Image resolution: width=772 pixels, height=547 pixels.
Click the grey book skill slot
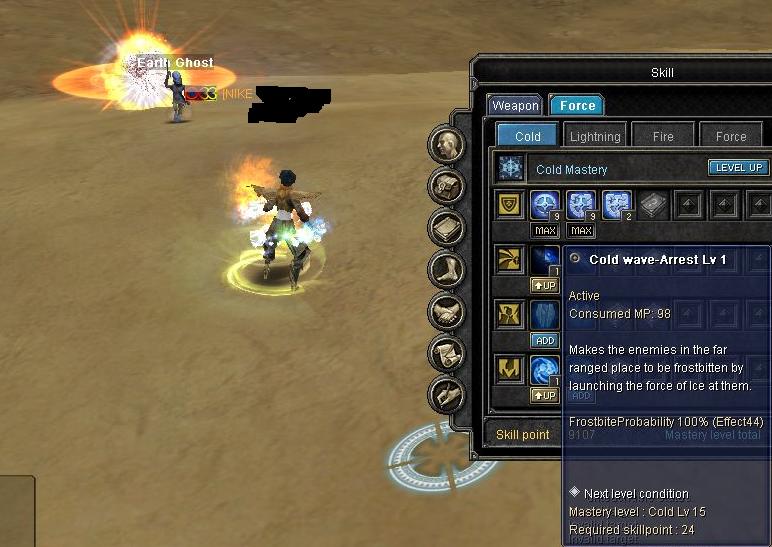click(653, 205)
